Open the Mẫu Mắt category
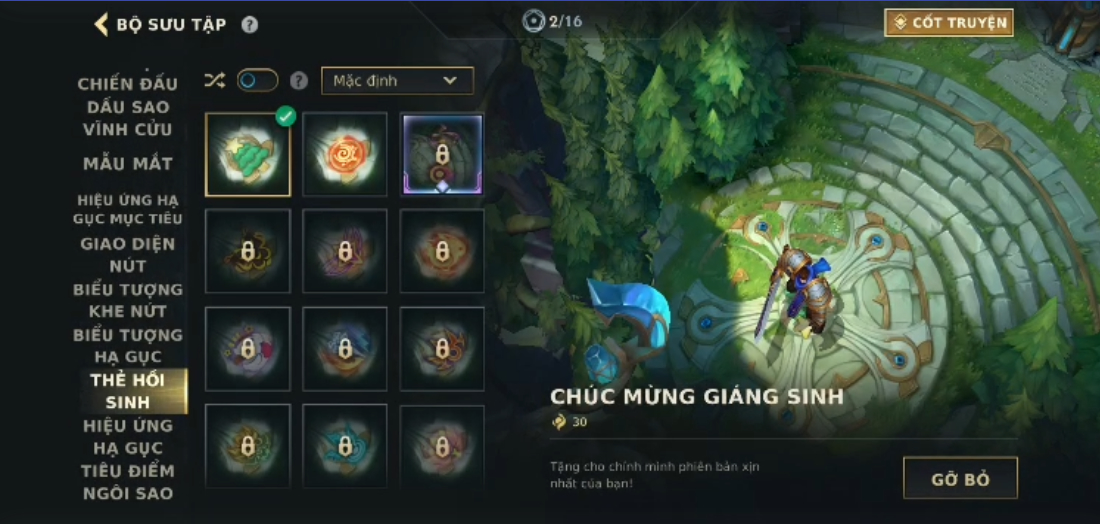The height and width of the screenshot is (524, 1100). (128, 163)
